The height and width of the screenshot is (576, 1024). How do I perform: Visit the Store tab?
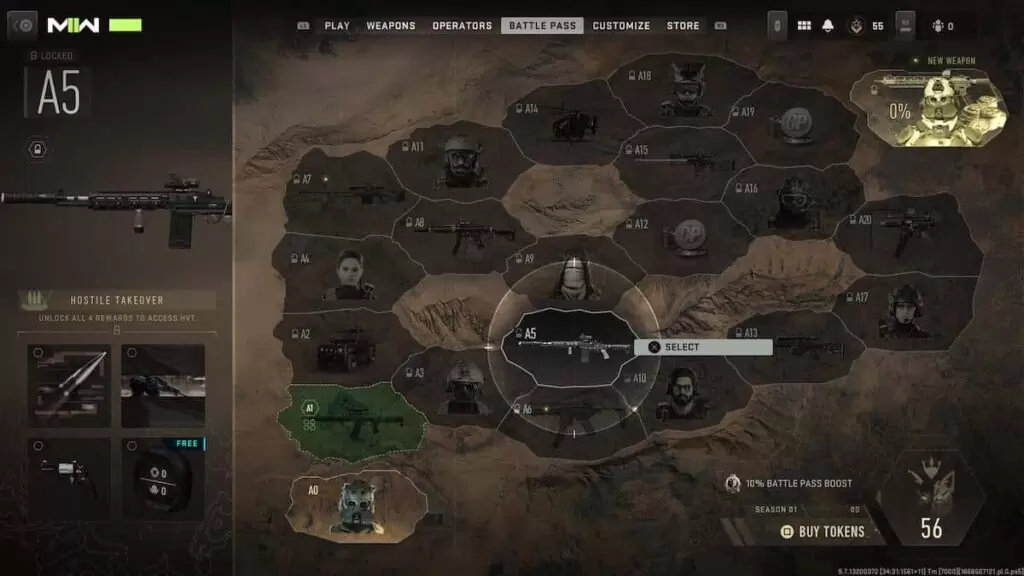(683, 26)
